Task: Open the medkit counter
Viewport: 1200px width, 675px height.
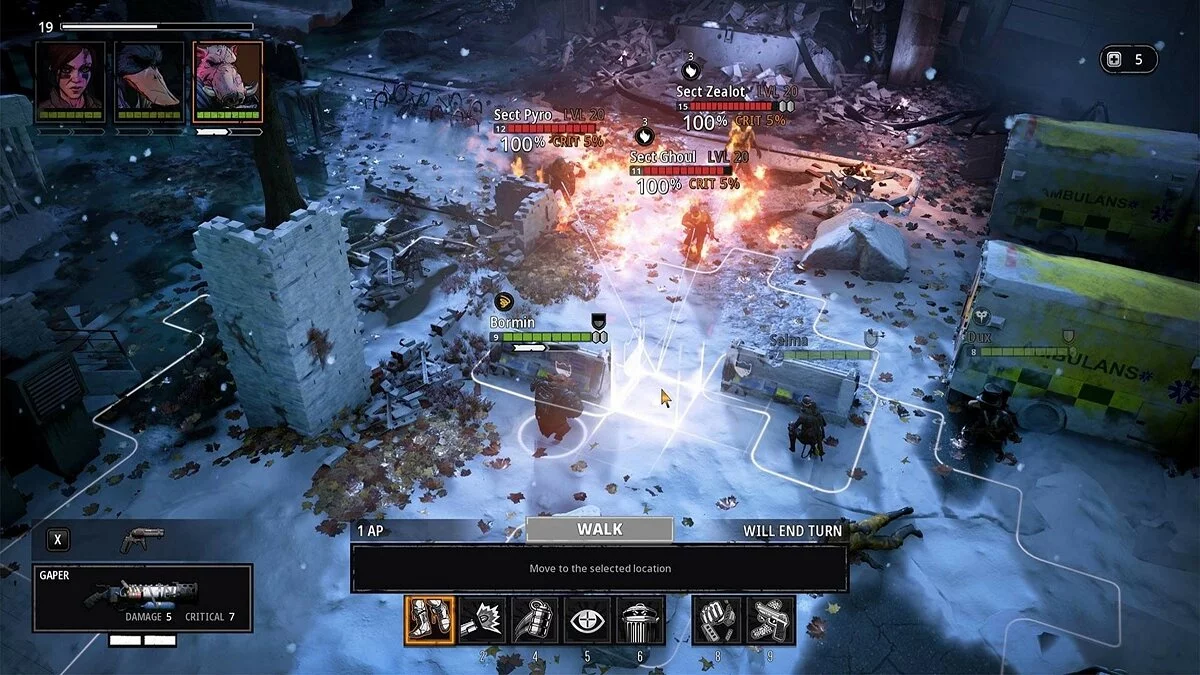Action: 1128,59
